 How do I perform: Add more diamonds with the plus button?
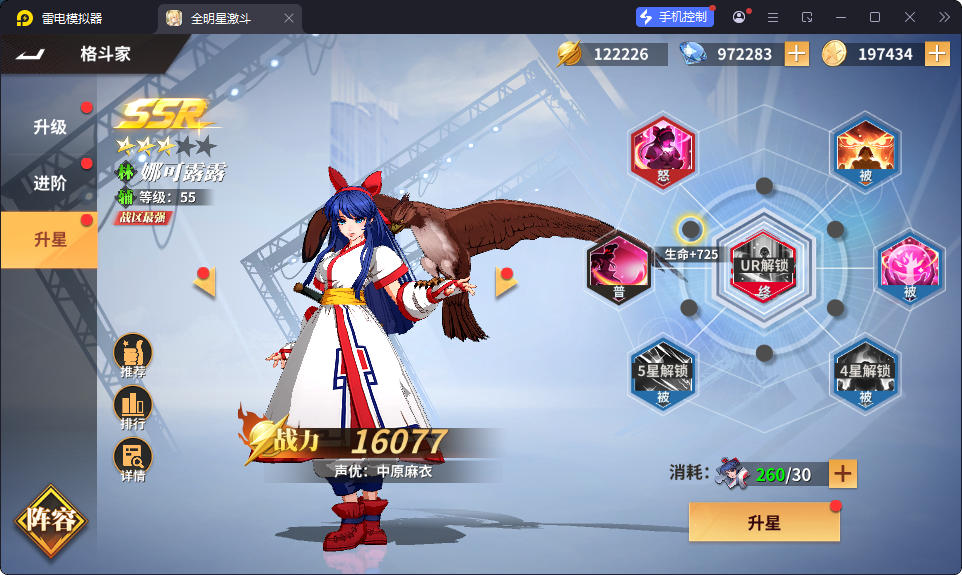click(797, 54)
